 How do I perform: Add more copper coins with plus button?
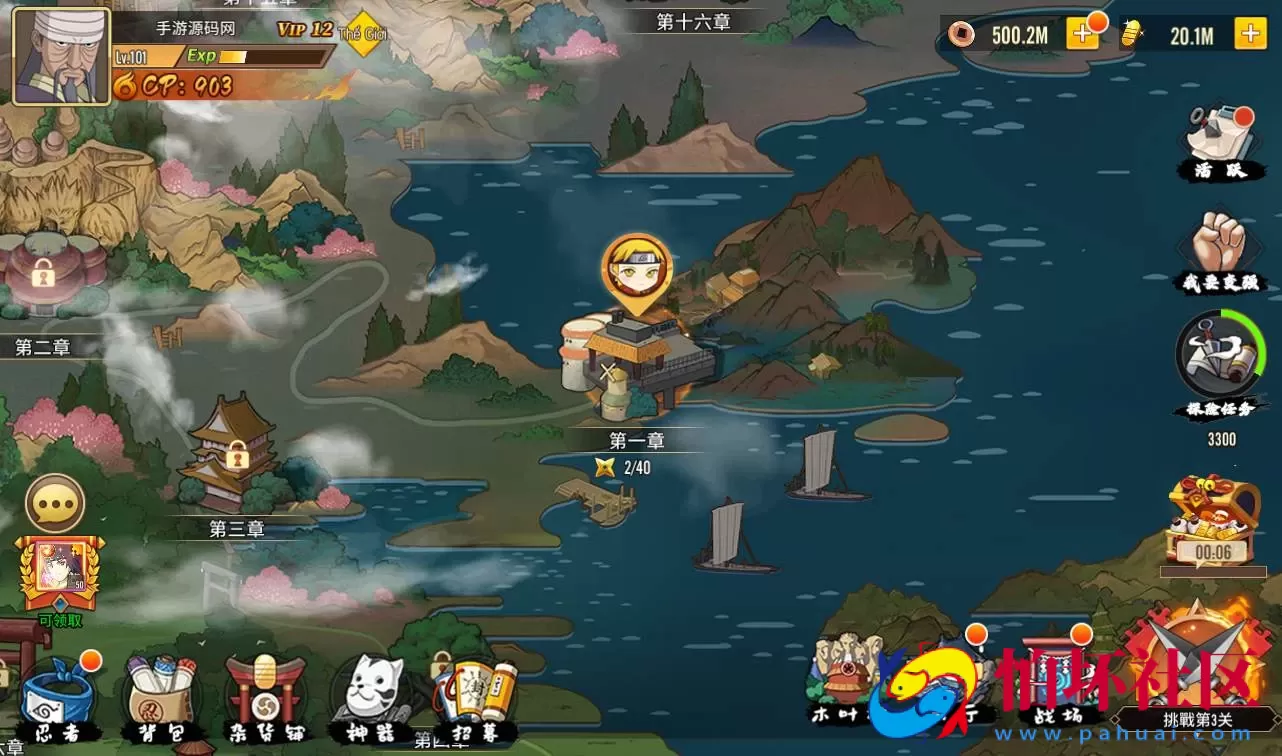(1083, 35)
